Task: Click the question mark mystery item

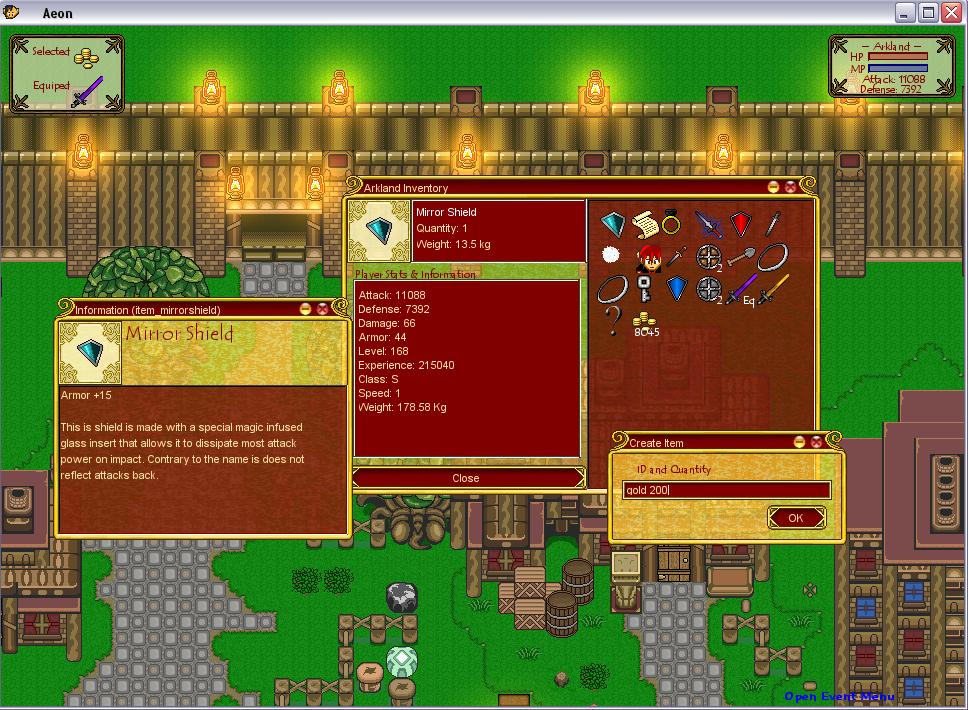Action: point(612,320)
